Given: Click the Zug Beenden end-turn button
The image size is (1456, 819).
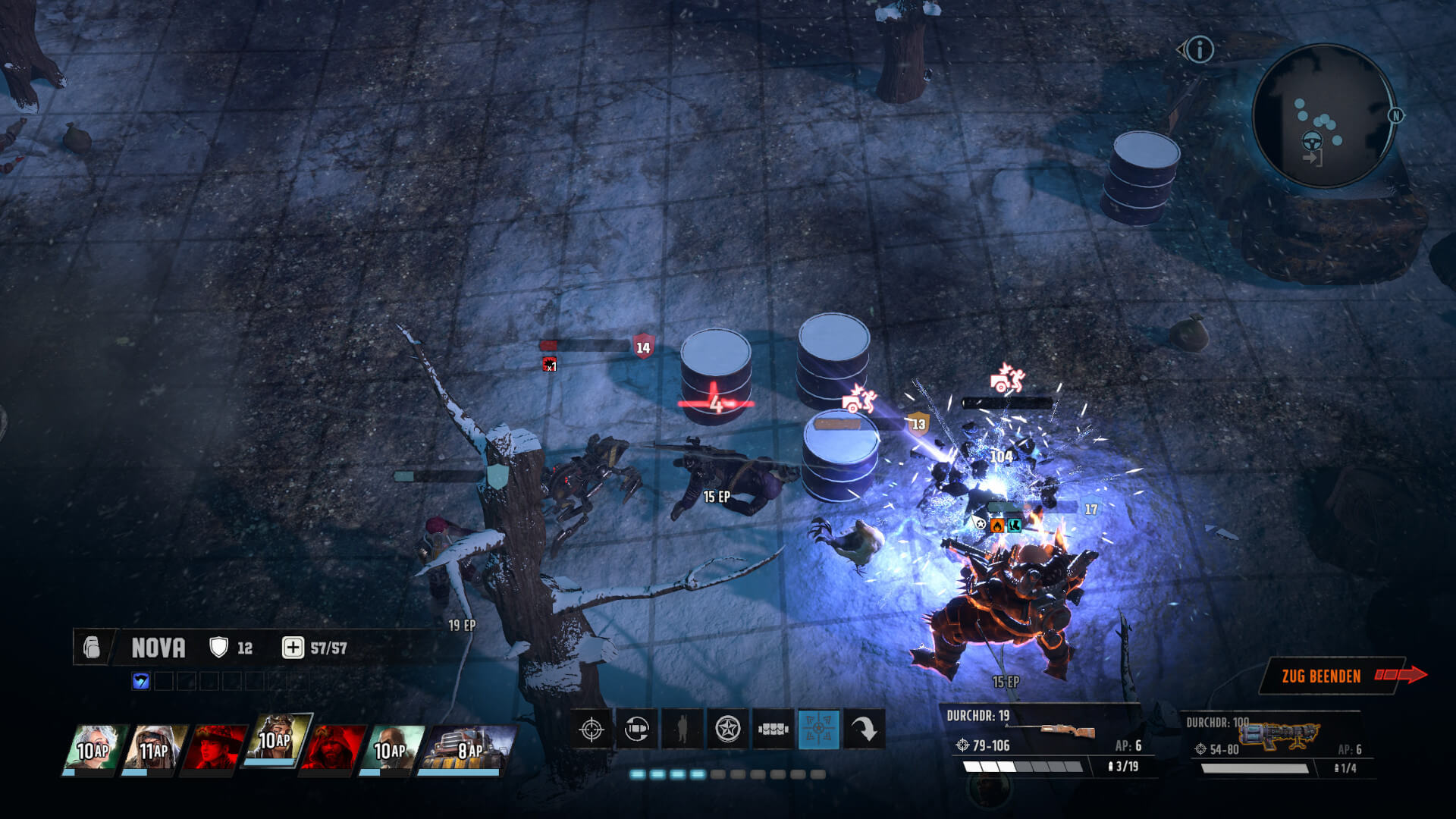Looking at the screenshot, I should [1323, 676].
